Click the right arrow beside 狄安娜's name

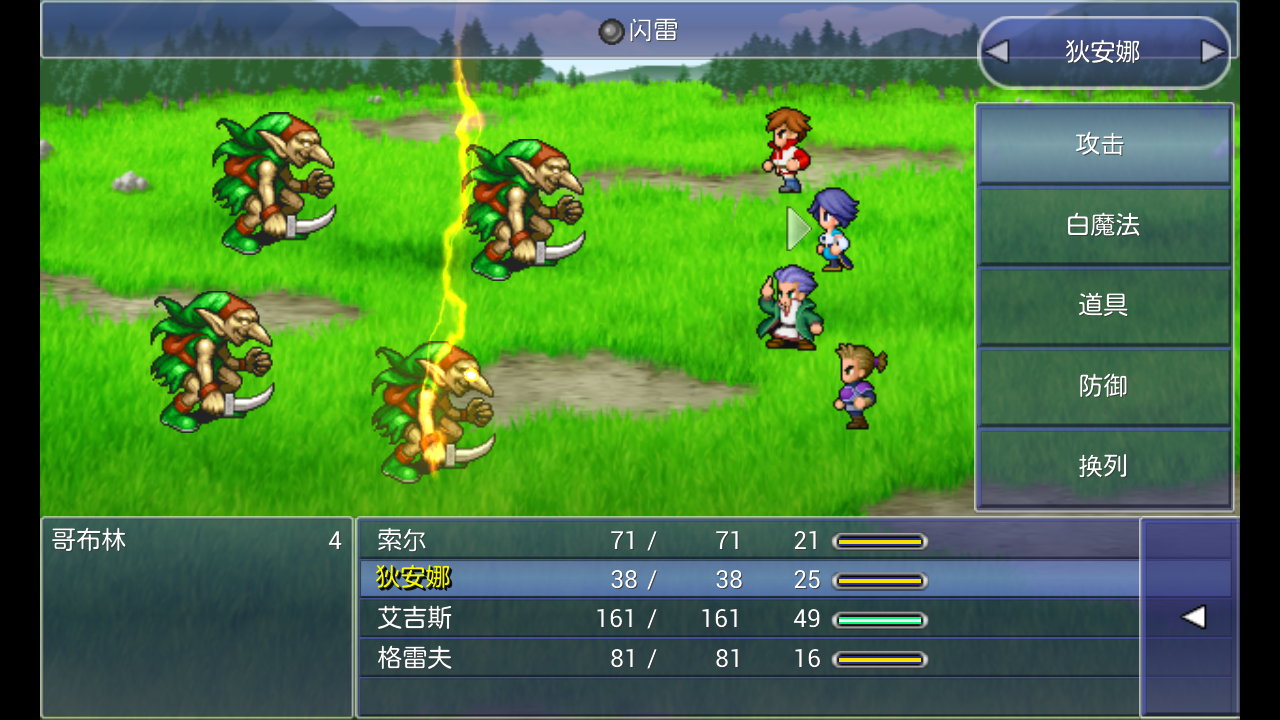tap(1213, 50)
